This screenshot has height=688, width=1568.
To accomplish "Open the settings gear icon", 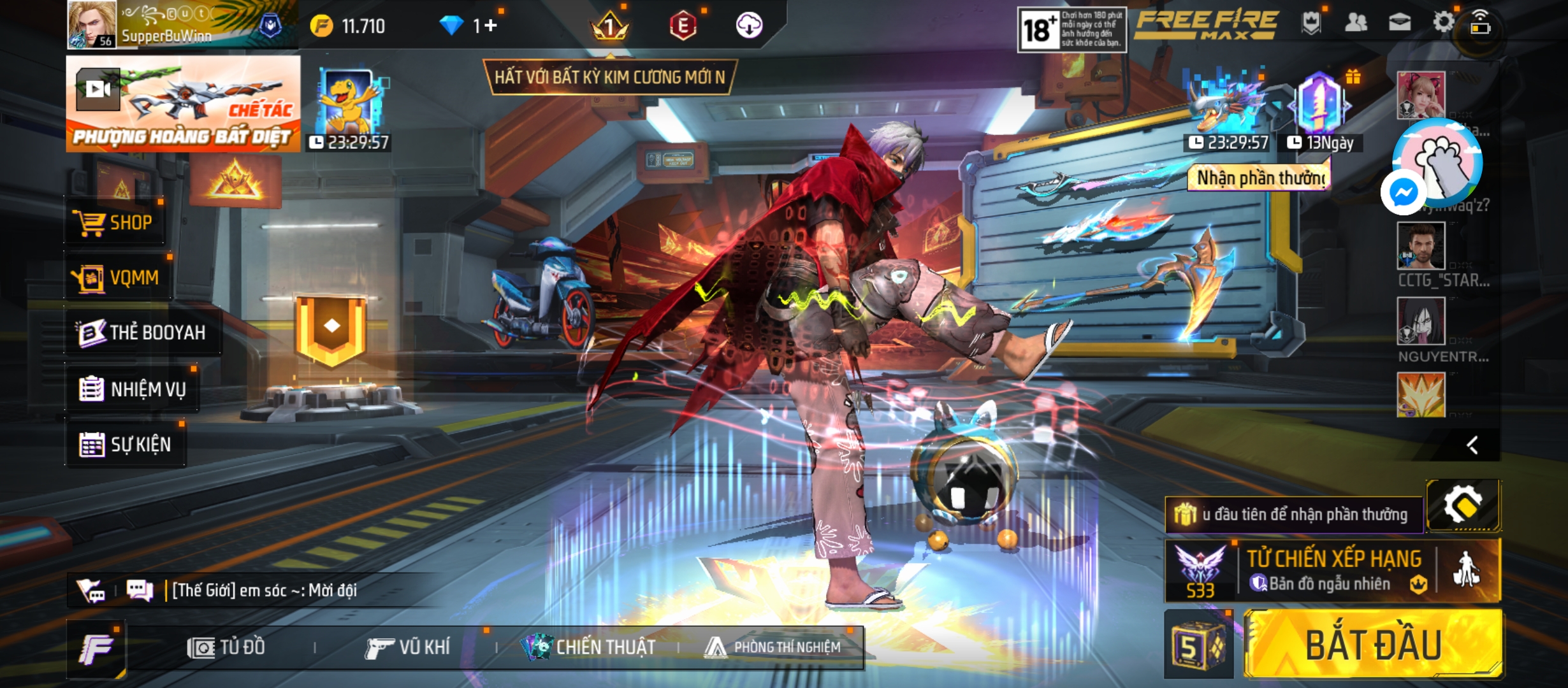I will tap(1443, 23).
